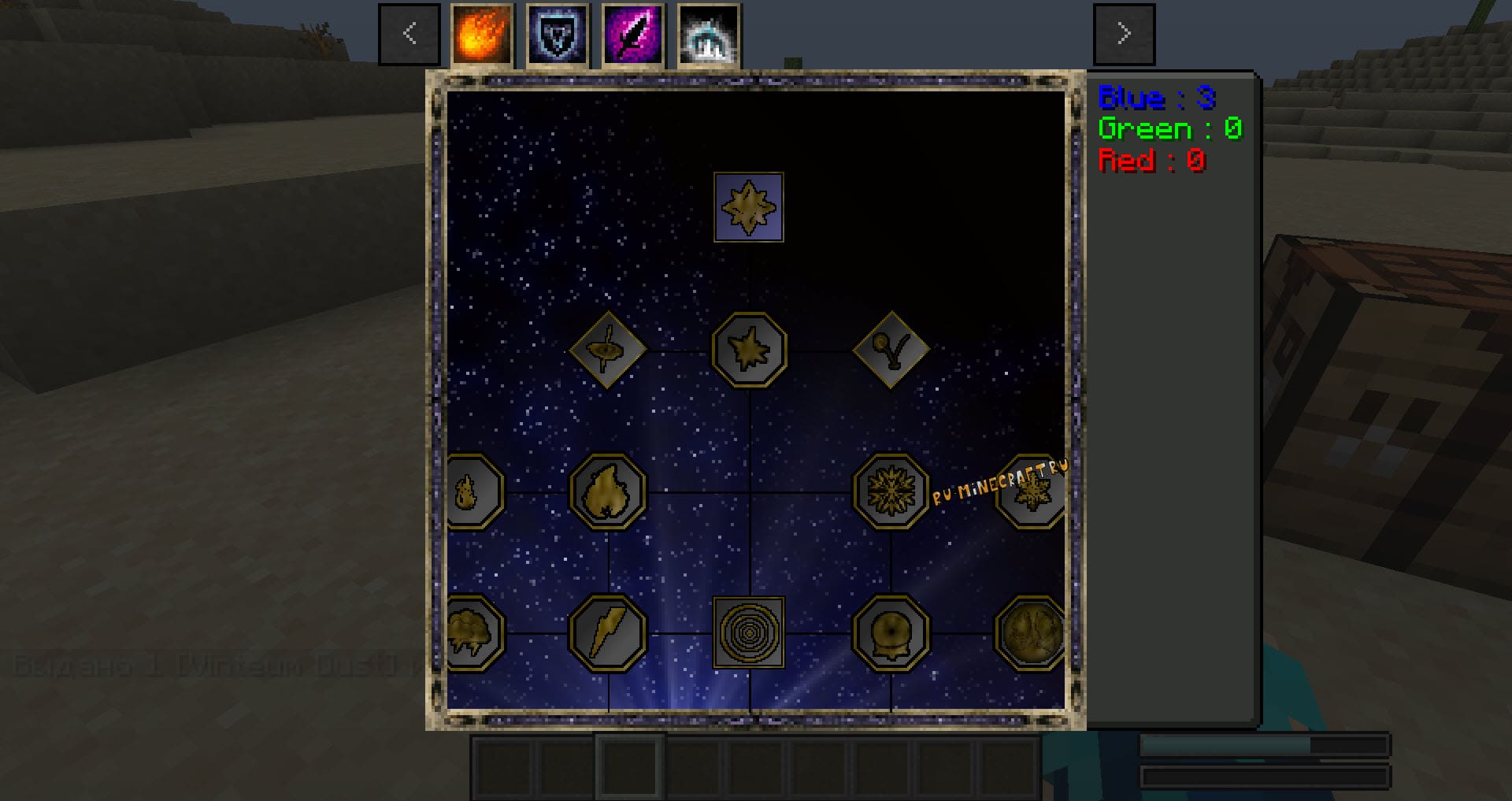This screenshot has width=1512, height=801.
Task: Select the purple feather utility tab
Action: tap(632, 34)
